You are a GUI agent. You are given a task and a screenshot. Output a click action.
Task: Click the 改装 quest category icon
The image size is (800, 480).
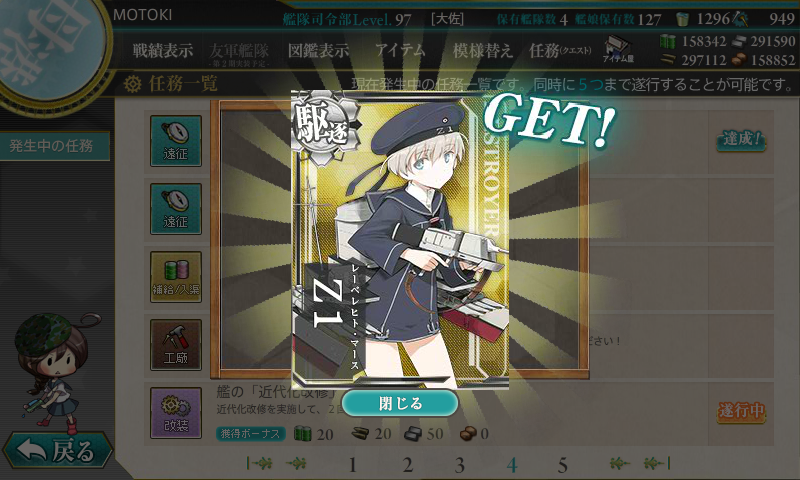click(x=176, y=411)
